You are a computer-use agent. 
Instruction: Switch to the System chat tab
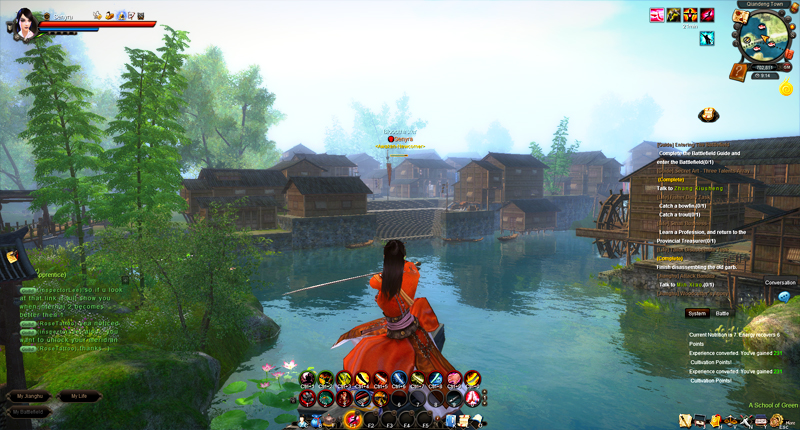[697, 313]
